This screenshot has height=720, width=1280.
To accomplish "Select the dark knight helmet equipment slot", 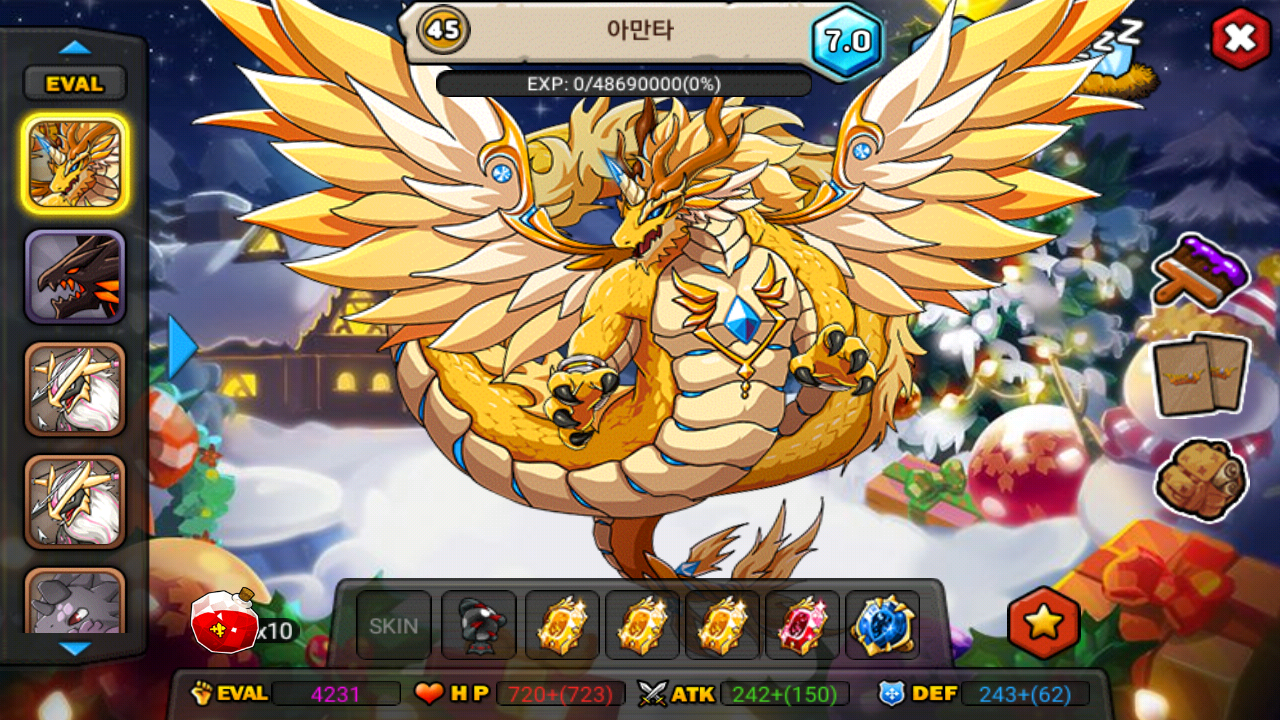I will (x=479, y=626).
